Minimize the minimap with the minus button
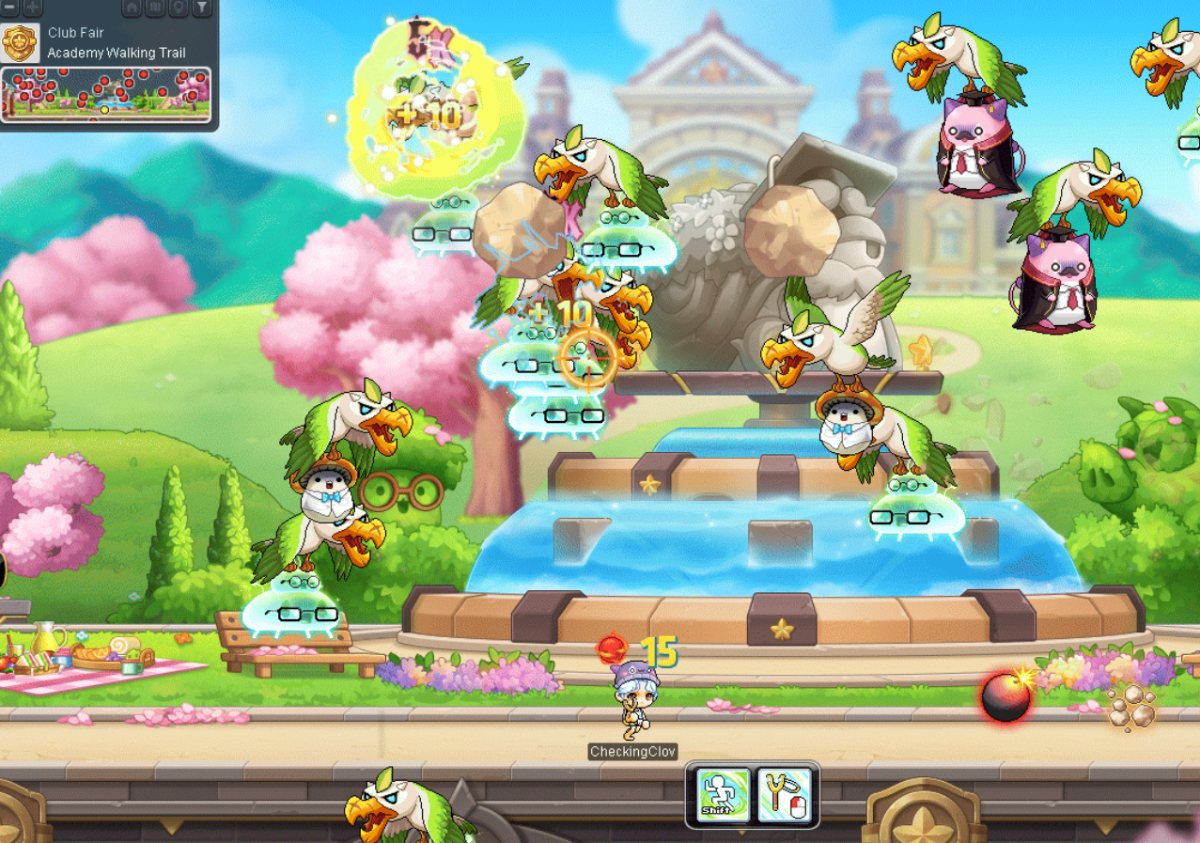Screen dimensions: 1200x843 click(11, 8)
